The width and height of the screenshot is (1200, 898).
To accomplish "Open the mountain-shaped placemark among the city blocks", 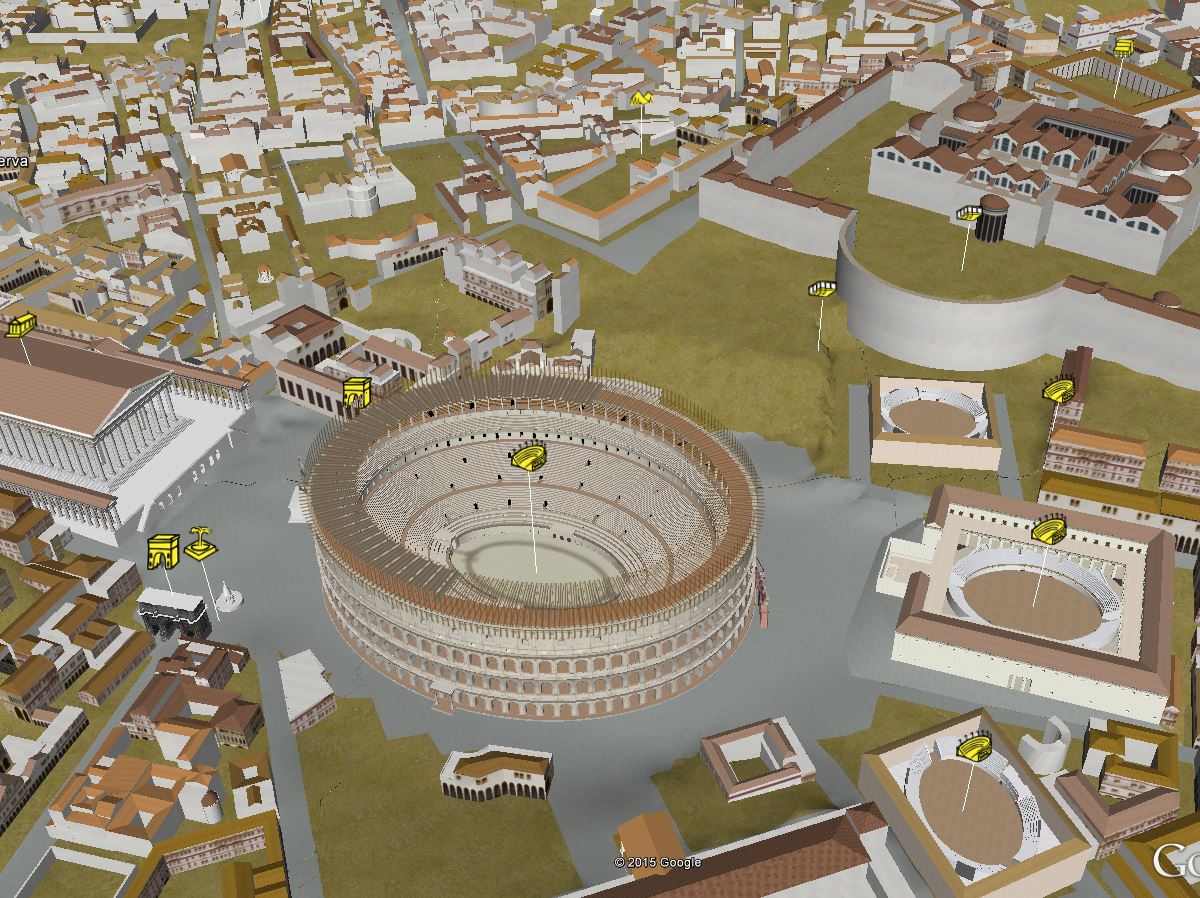I will tap(640, 99).
